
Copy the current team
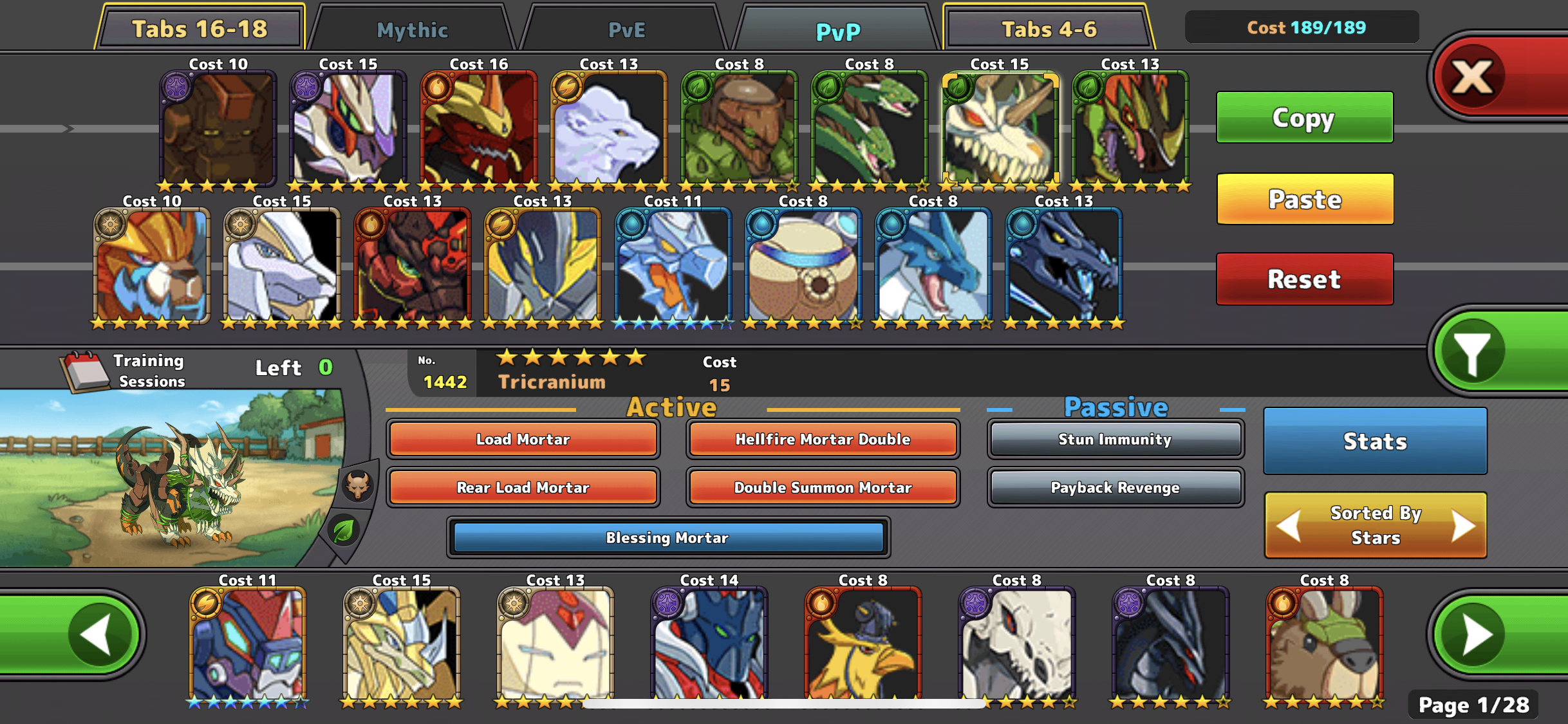pyautogui.click(x=1304, y=118)
